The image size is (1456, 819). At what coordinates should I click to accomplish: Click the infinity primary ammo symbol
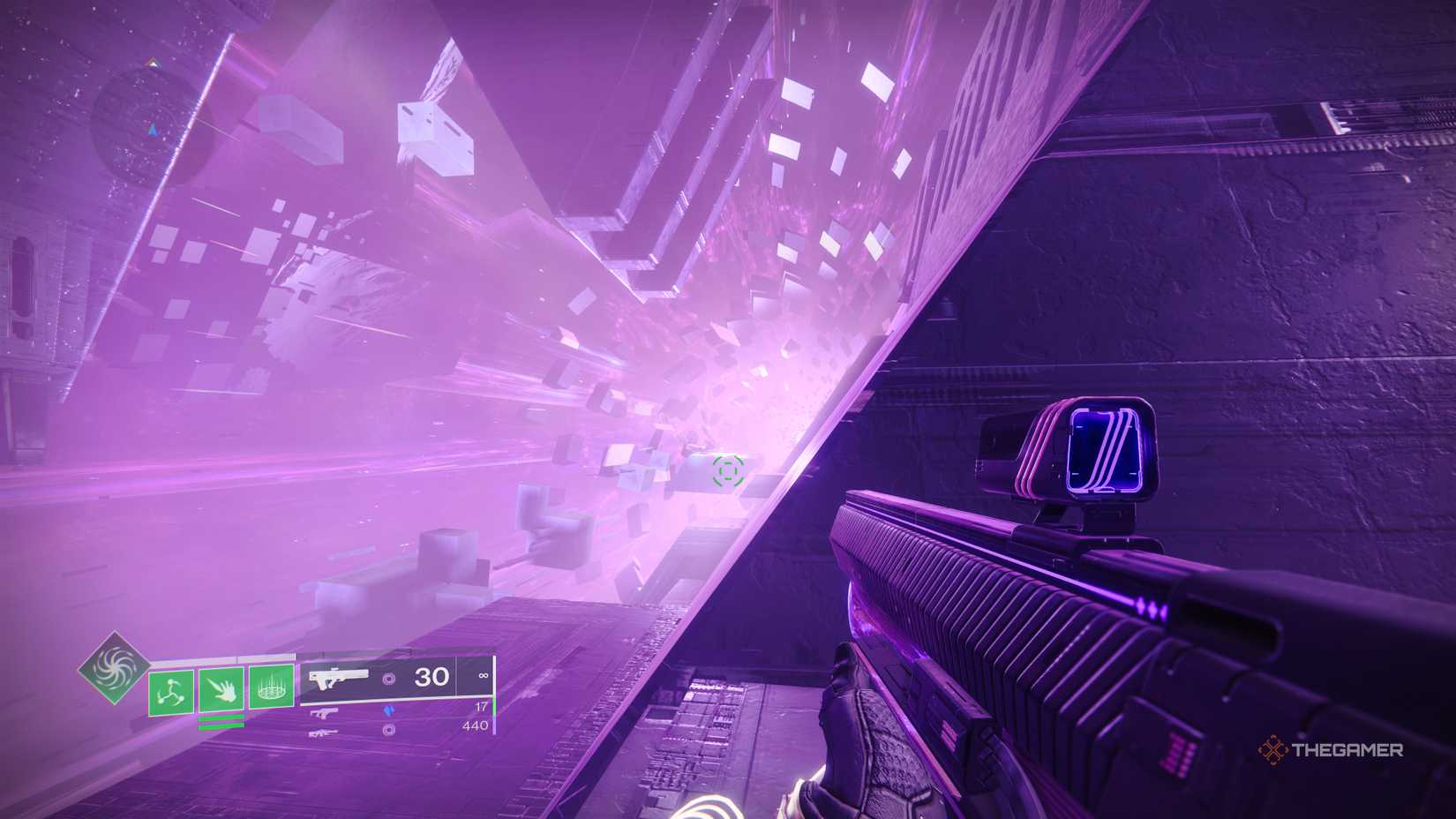[x=483, y=677]
